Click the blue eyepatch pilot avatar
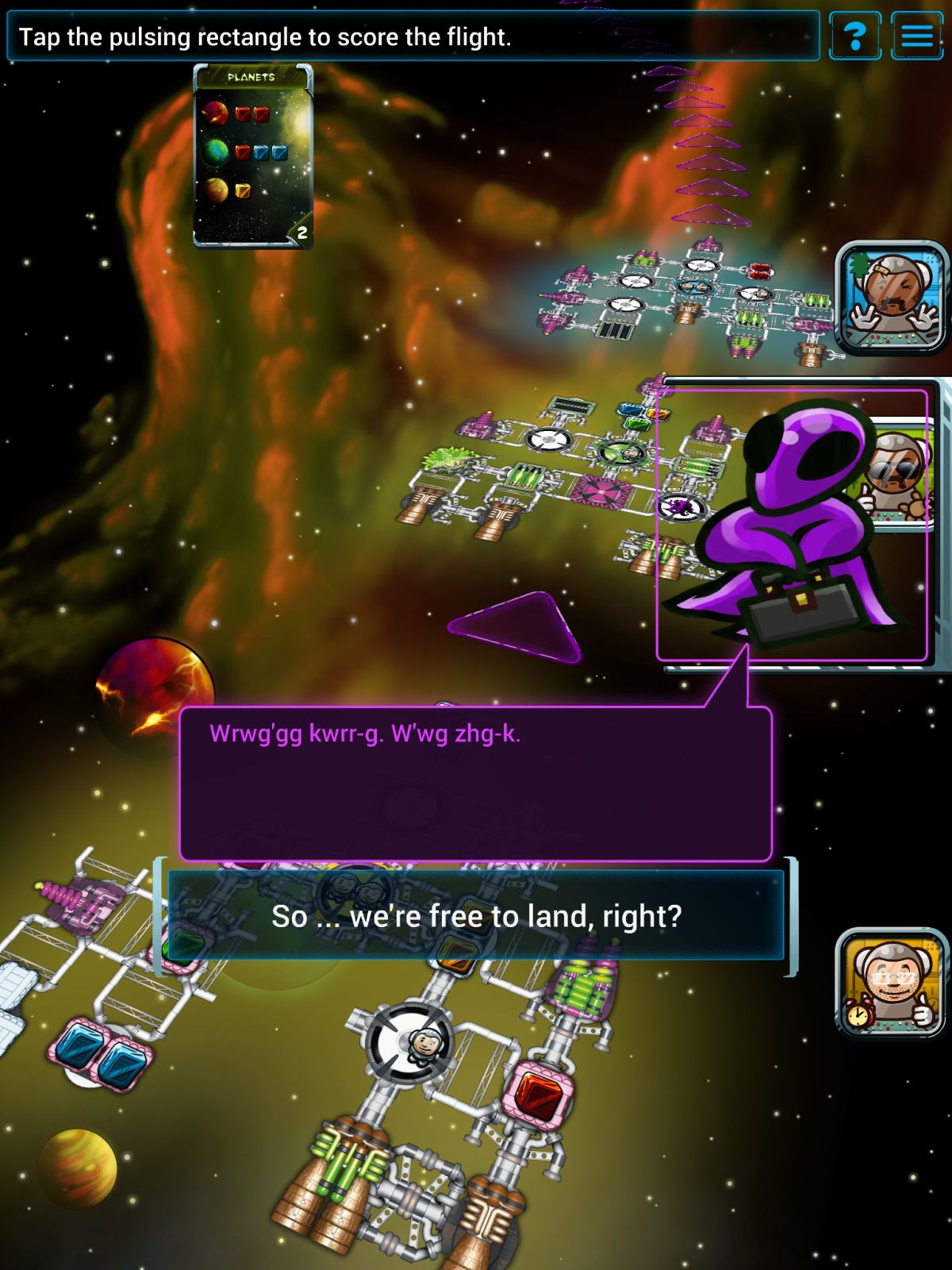Image resolution: width=952 pixels, height=1270 pixels. coord(892,298)
